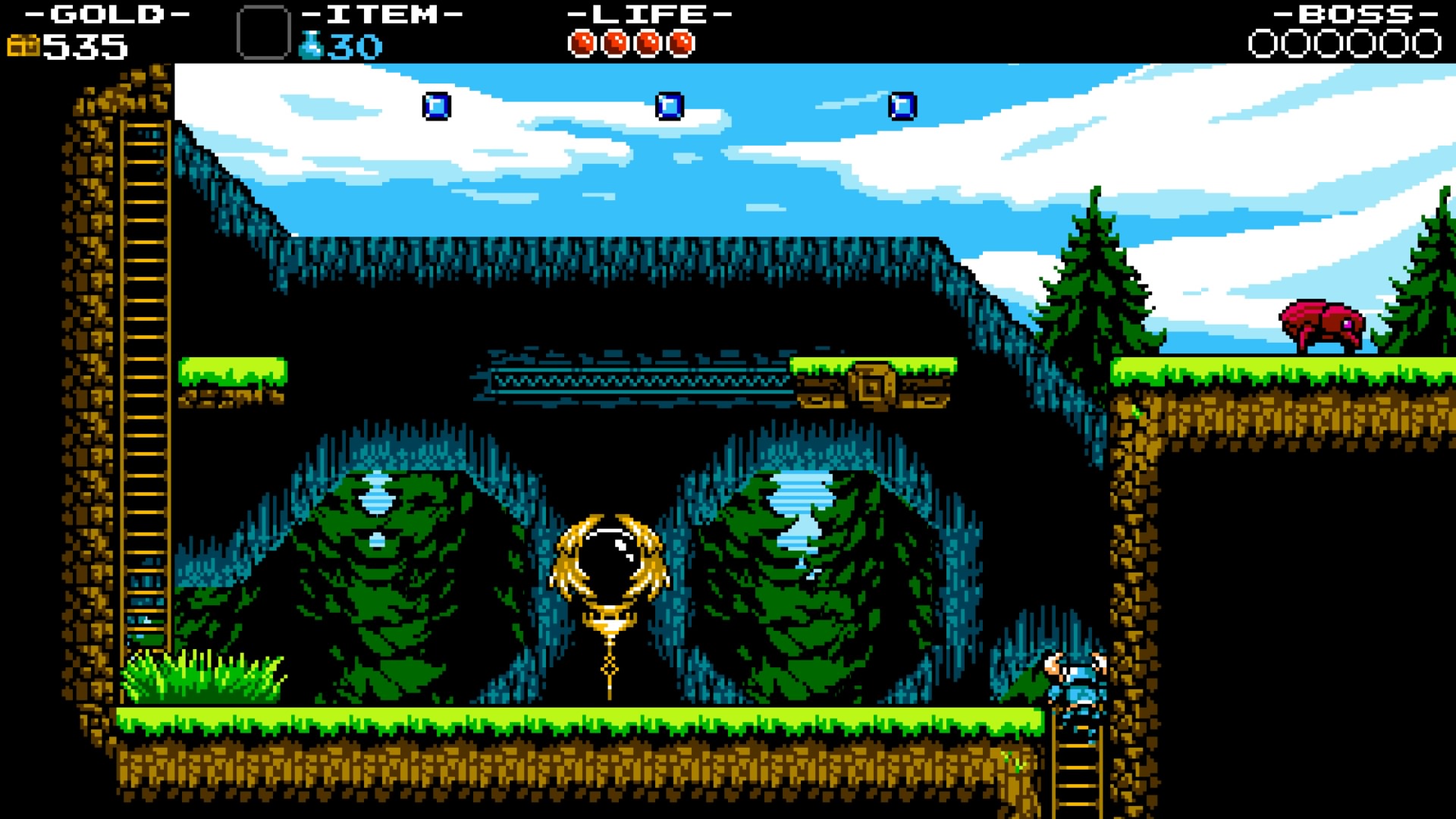The width and height of the screenshot is (1456, 819).
Task: Toggle the last red health orb
Action: tap(681, 43)
